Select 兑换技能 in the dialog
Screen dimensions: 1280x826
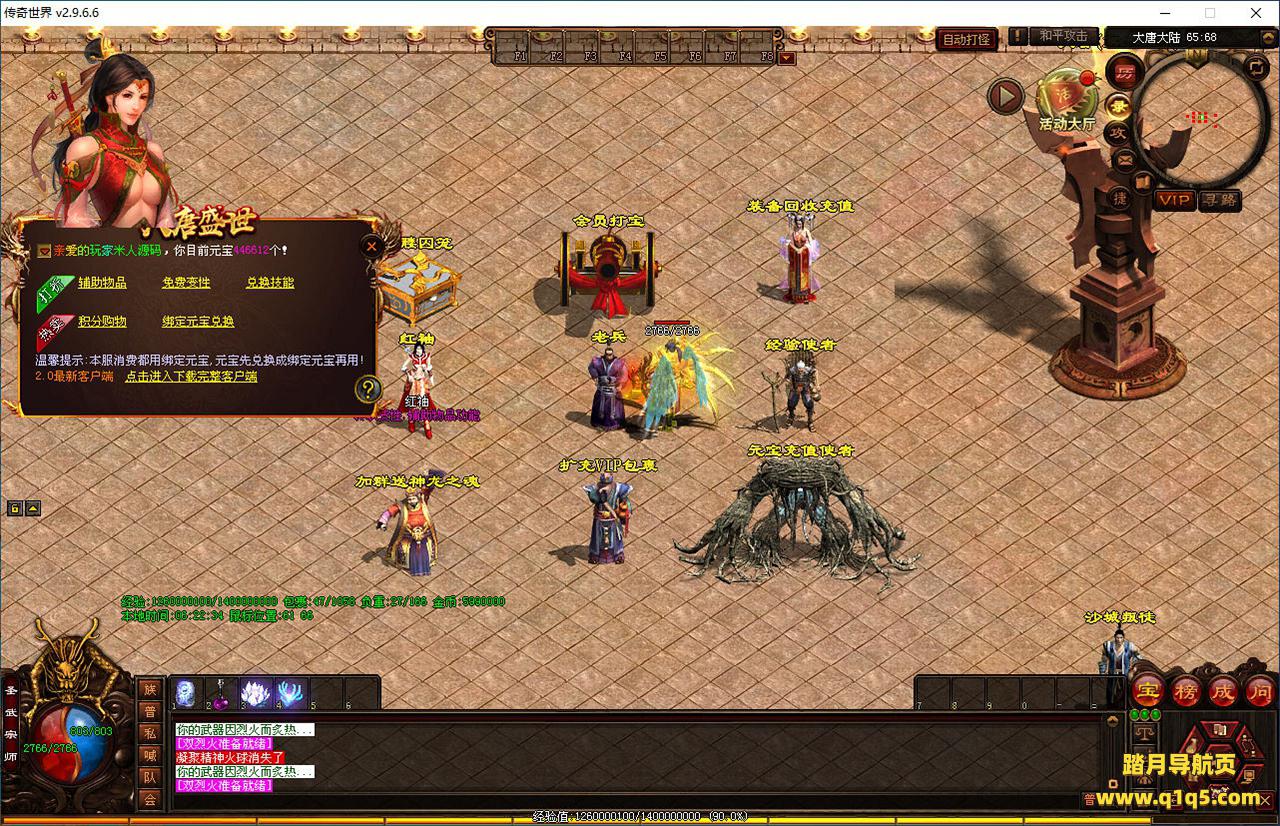pos(270,283)
